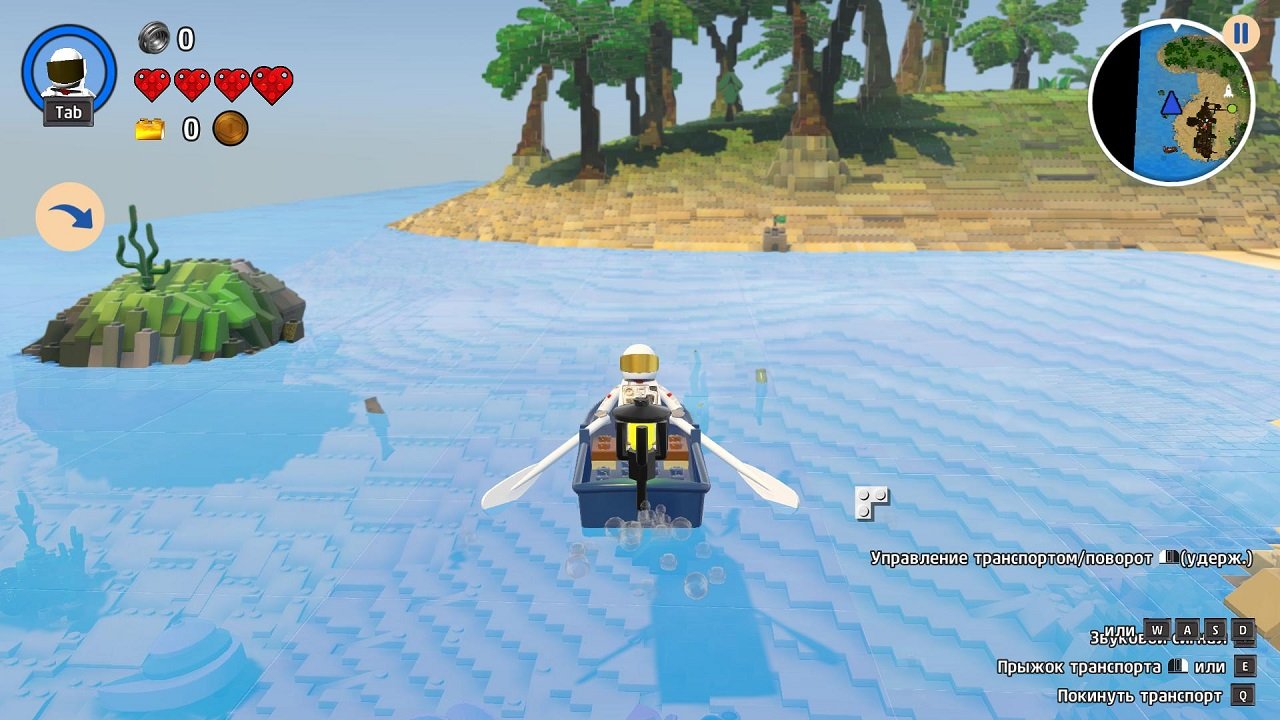Click the blue curved arrow prompt icon
This screenshot has height=720, width=1280.
(69, 216)
